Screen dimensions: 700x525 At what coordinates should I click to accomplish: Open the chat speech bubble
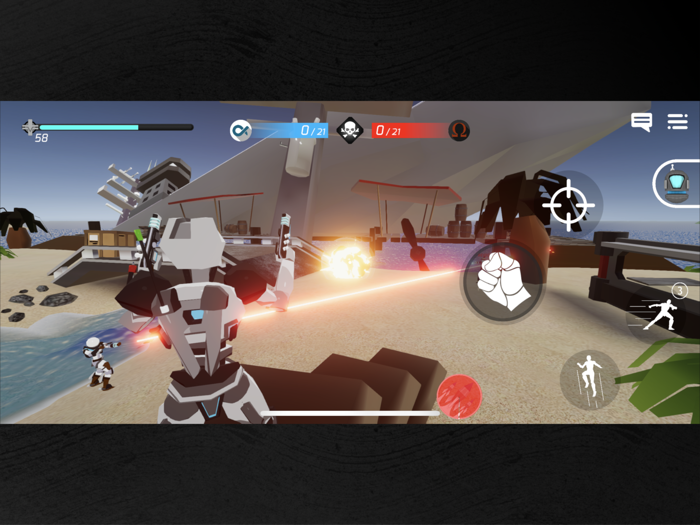641,122
